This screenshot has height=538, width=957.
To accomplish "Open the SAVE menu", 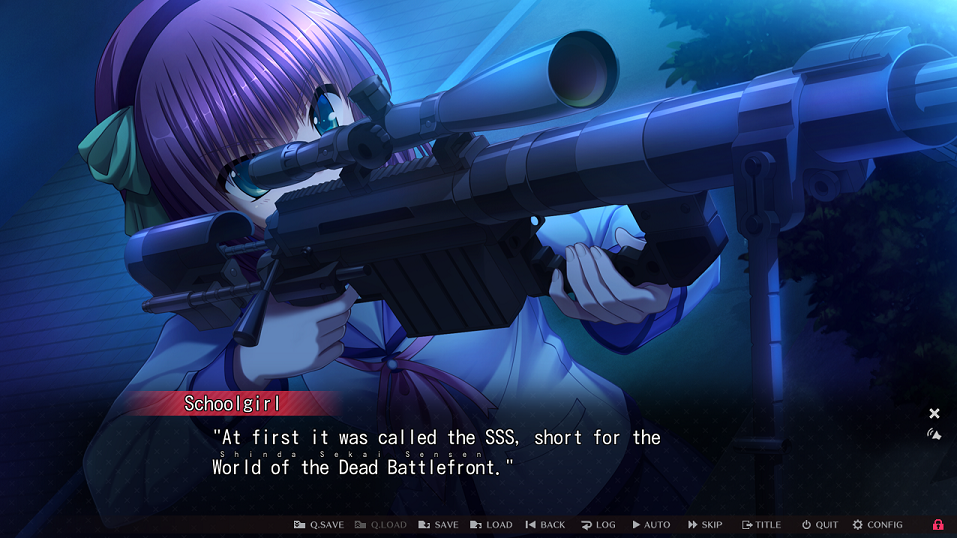I will pos(438,525).
